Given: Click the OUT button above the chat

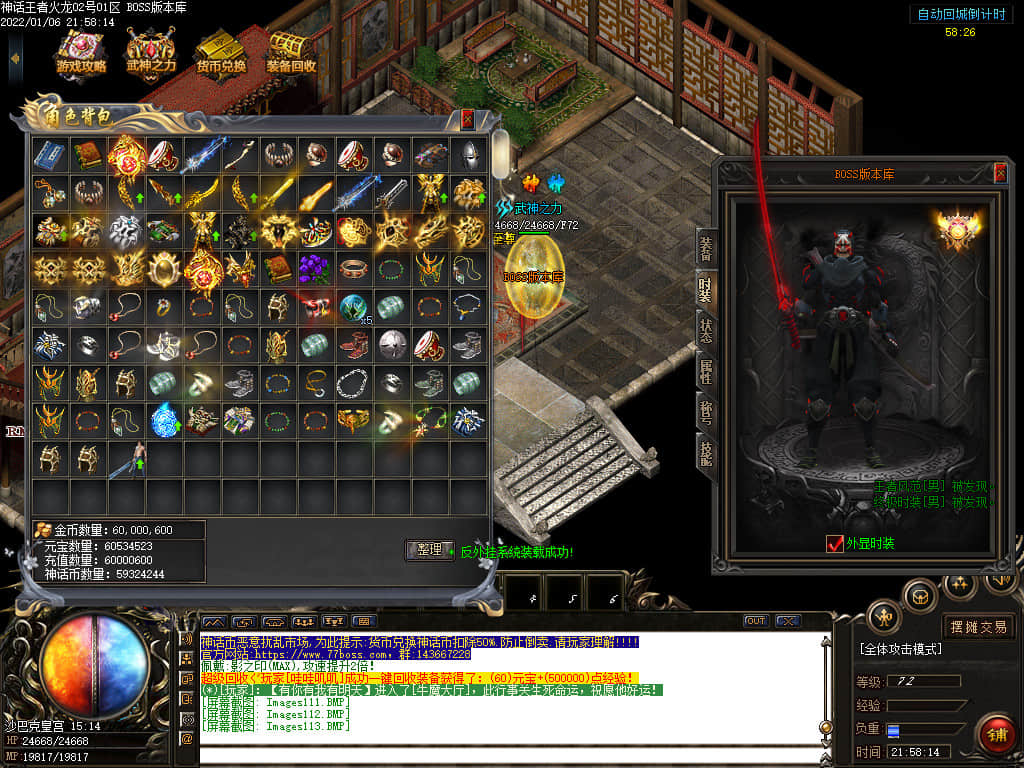Looking at the screenshot, I should (x=755, y=621).
